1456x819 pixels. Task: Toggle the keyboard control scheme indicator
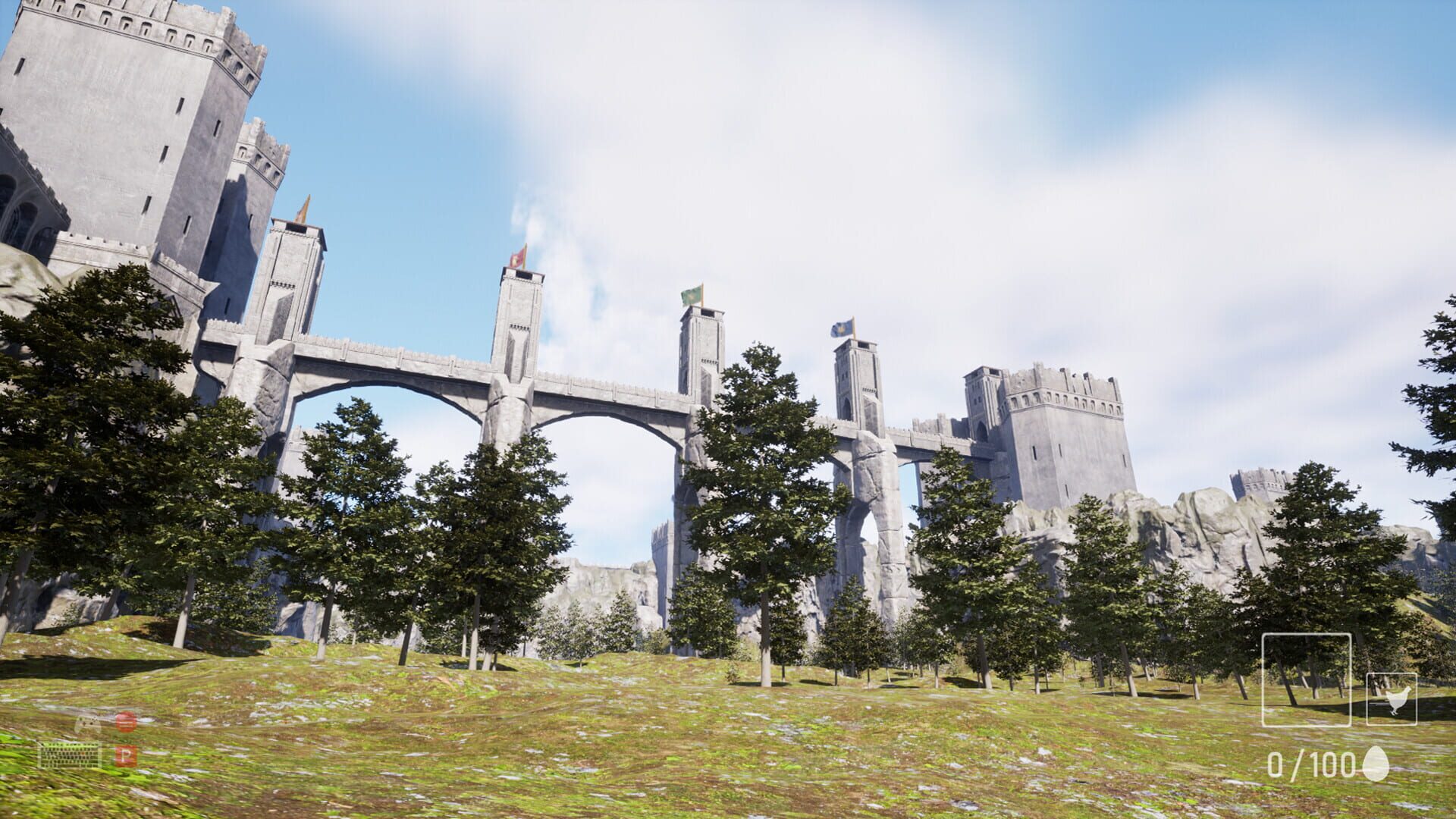[72, 755]
